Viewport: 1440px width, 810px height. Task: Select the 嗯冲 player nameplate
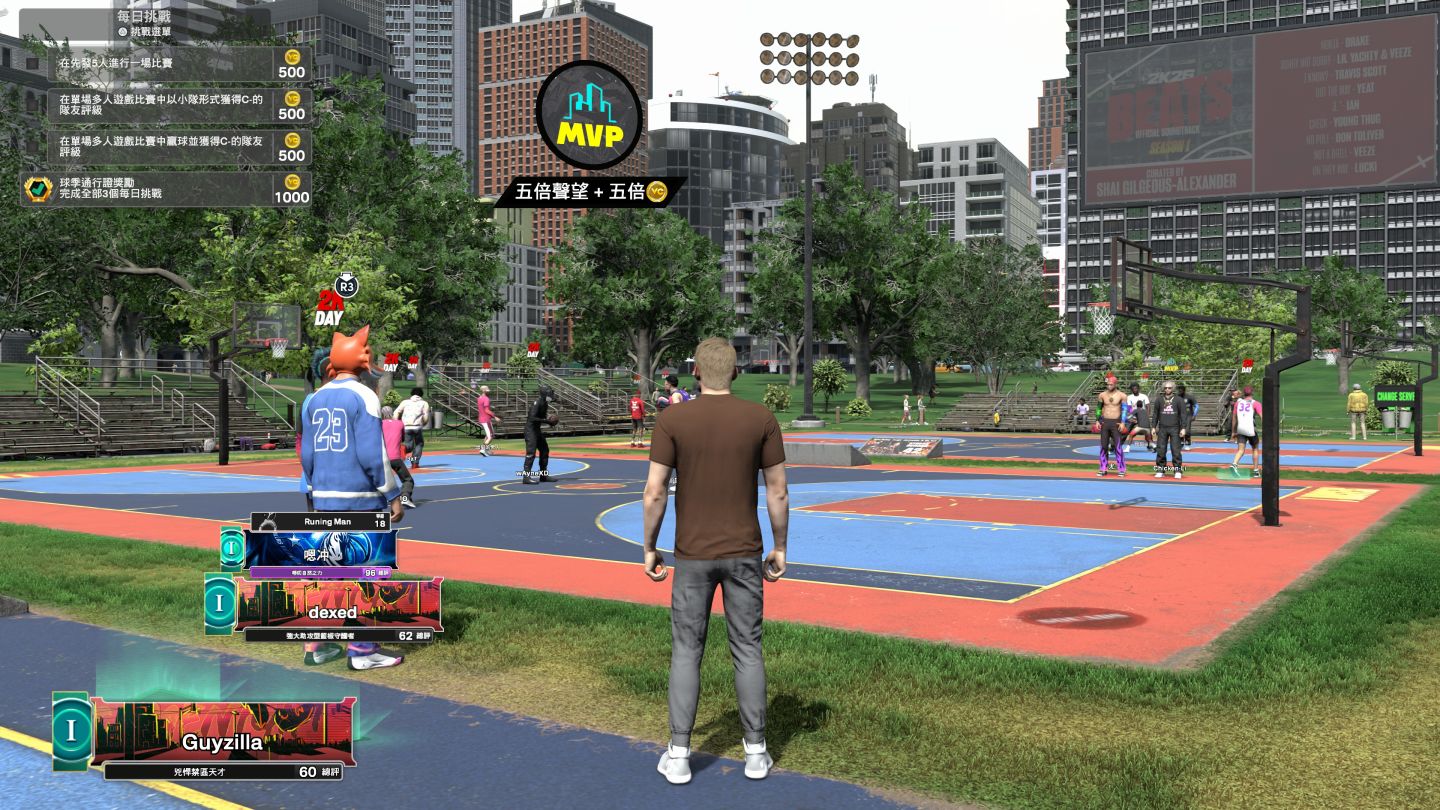(320, 550)
